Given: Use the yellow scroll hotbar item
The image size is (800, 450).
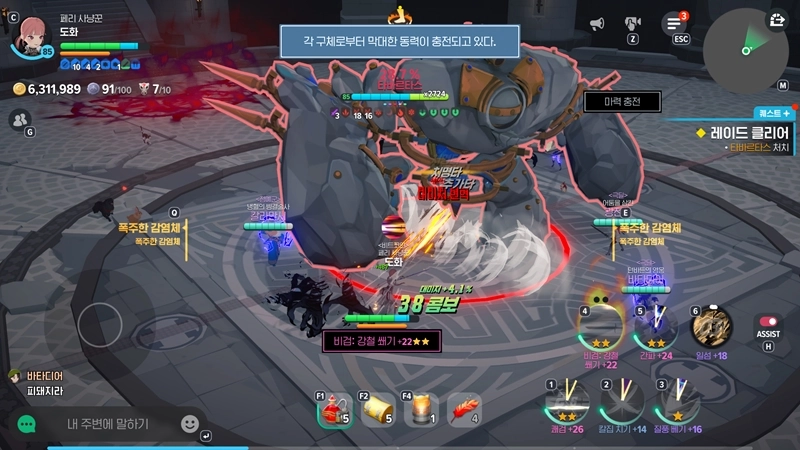Looking at the screenshot, I should coord(378,411).
